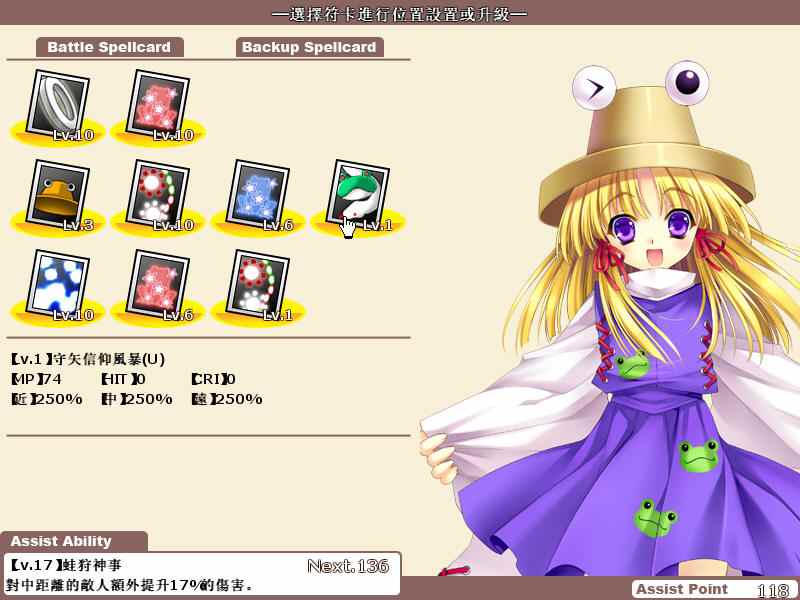Select the green and white snake spellcard

[358, 195]
